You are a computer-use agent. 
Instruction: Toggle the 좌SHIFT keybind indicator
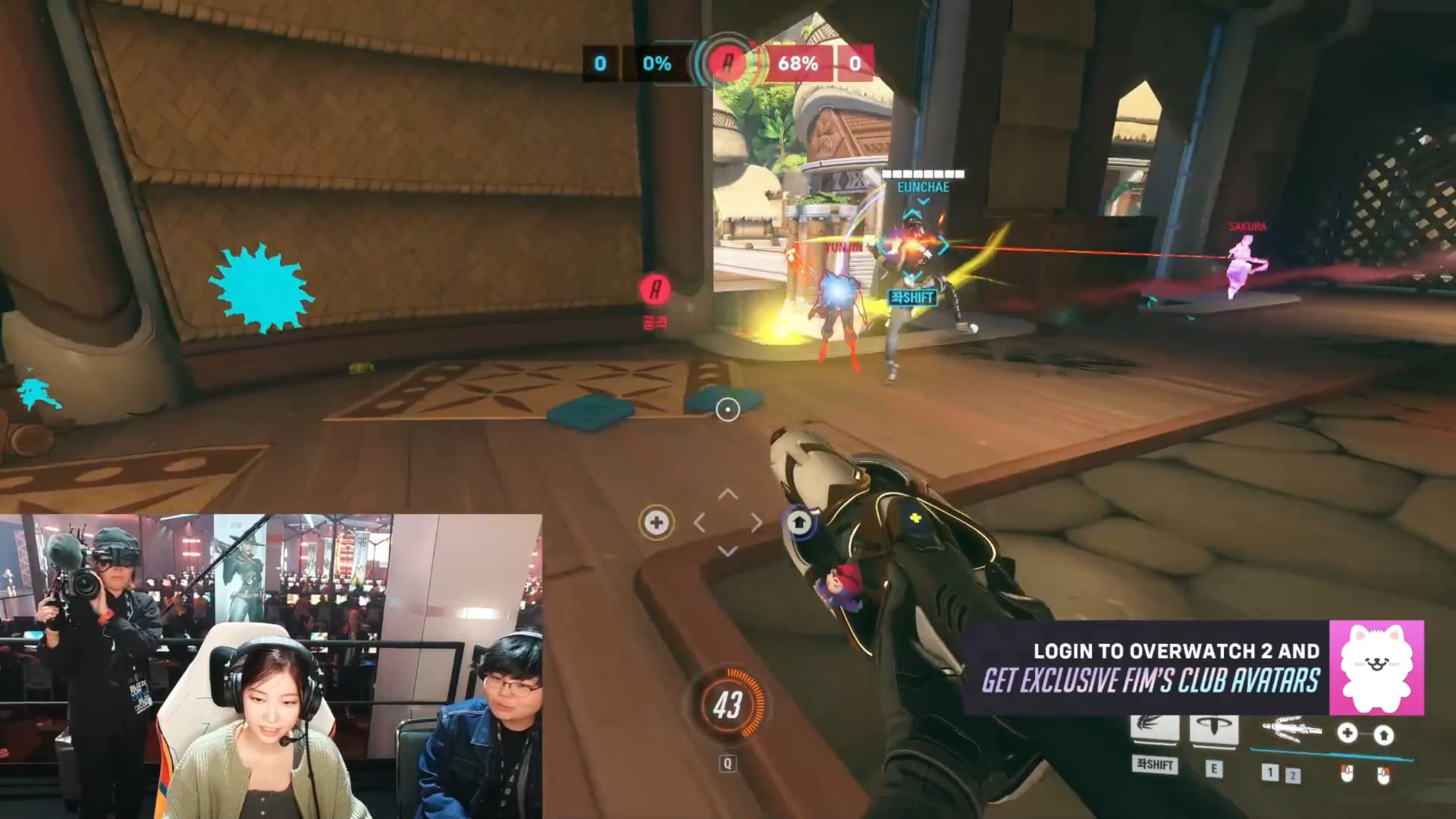tap(1154, 765)
